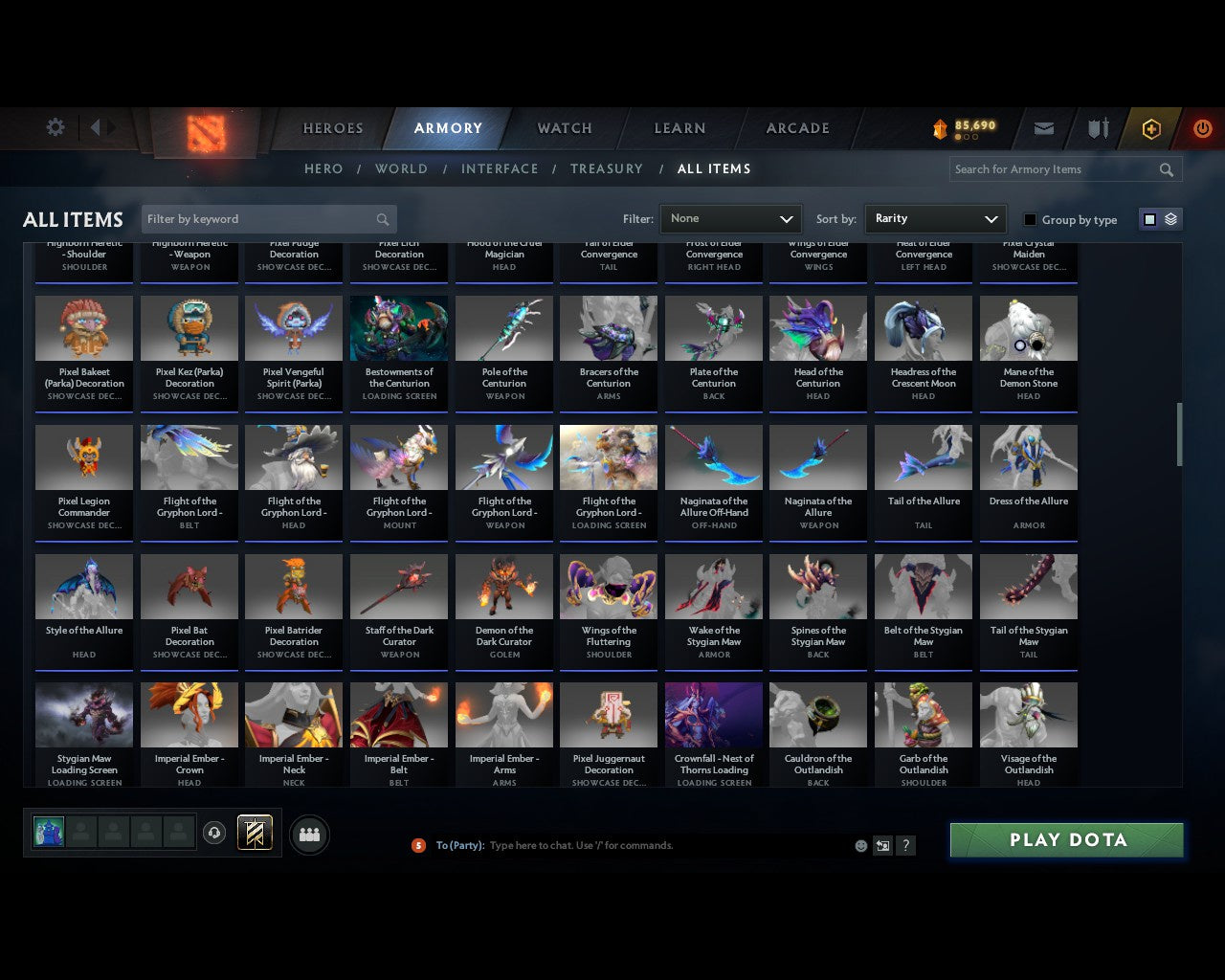
Task: Open the WATCH menu item
Action: point(563,127)
